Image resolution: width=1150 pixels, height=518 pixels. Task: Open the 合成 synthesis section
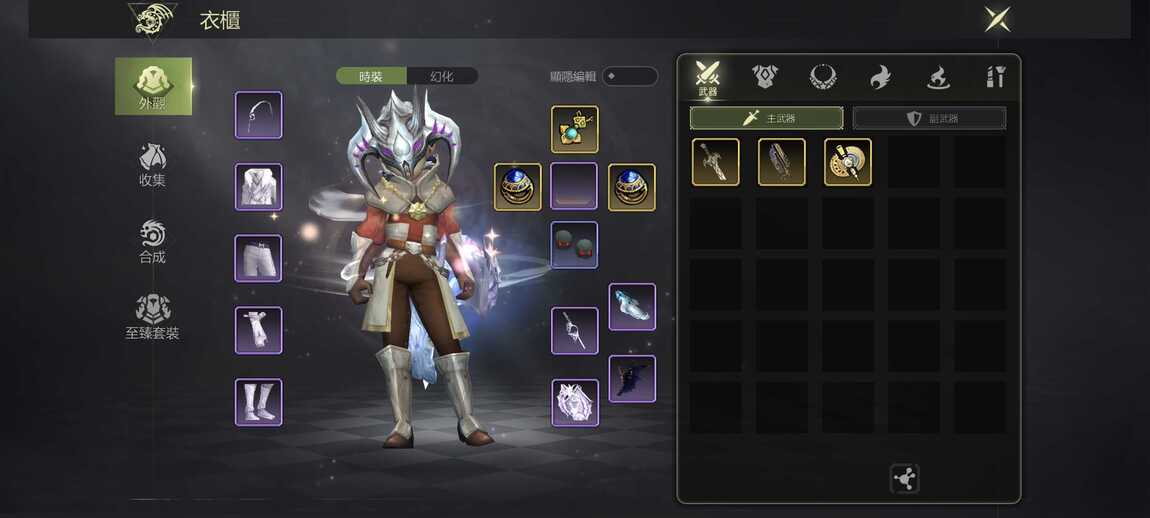(152, 242)
